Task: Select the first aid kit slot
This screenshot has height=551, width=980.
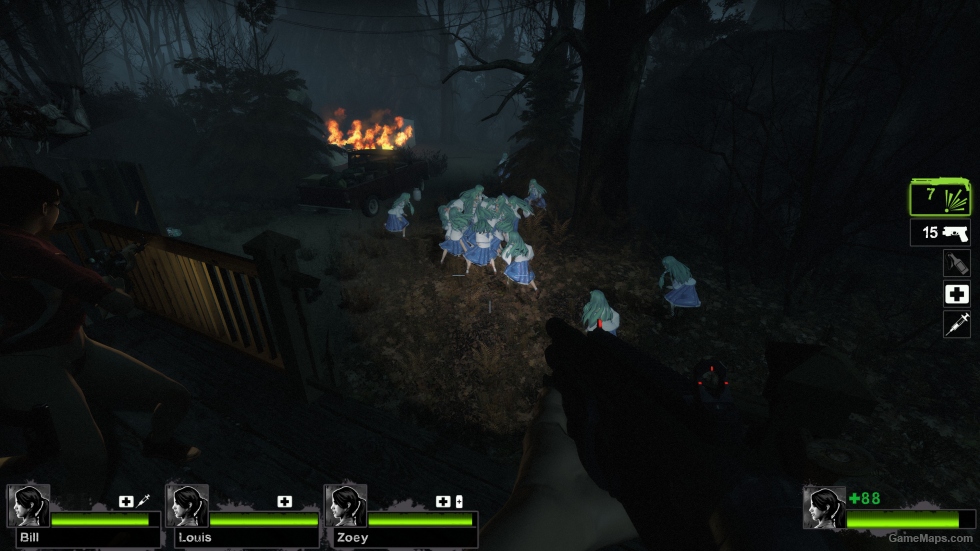Action: point(956,294)
